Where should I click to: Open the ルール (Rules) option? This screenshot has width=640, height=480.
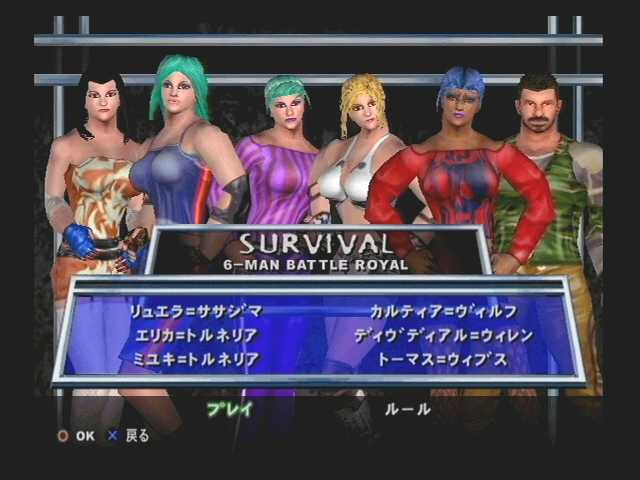407,409
